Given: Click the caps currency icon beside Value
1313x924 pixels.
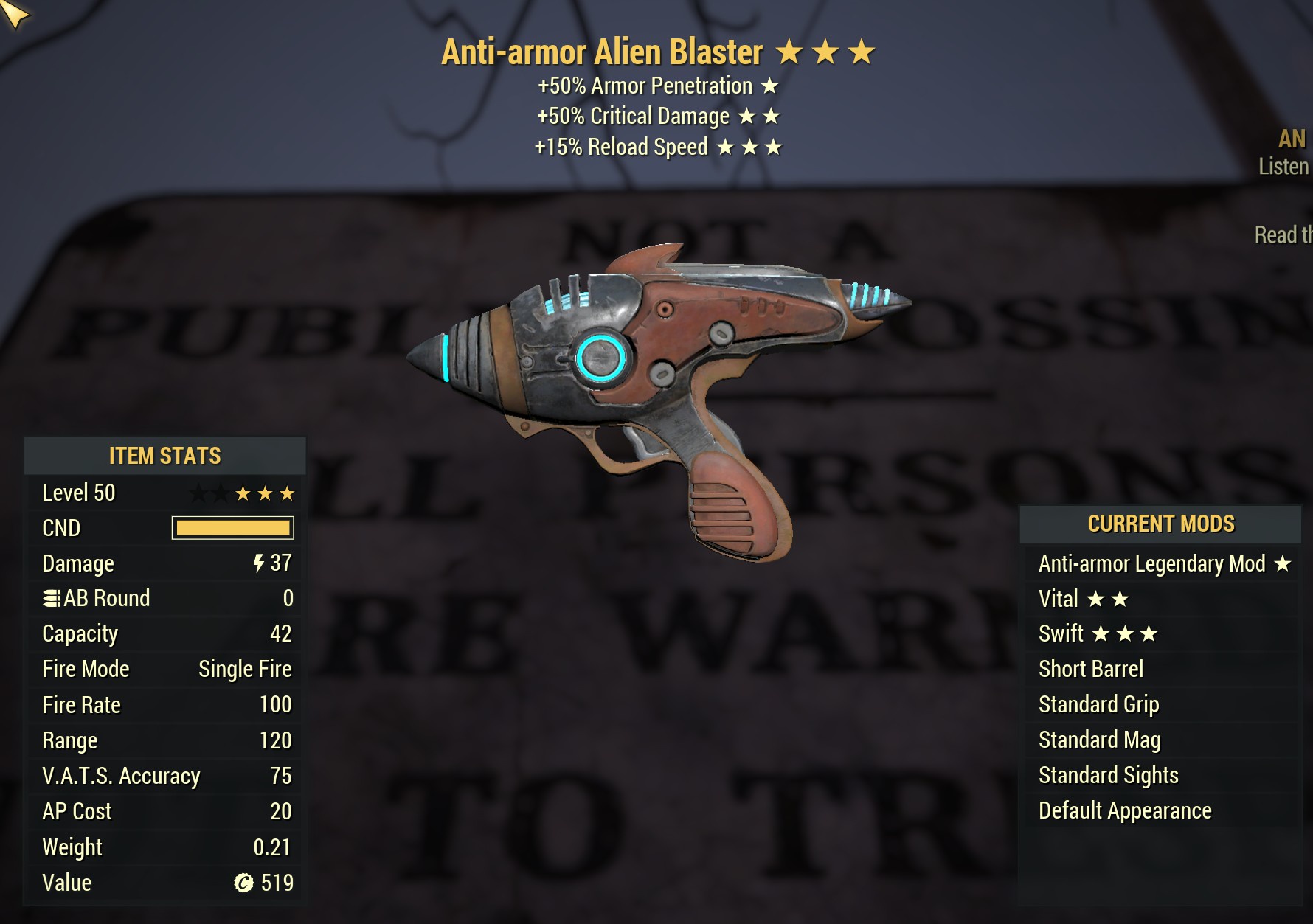Looking at the screenshot, I should 243,883.
